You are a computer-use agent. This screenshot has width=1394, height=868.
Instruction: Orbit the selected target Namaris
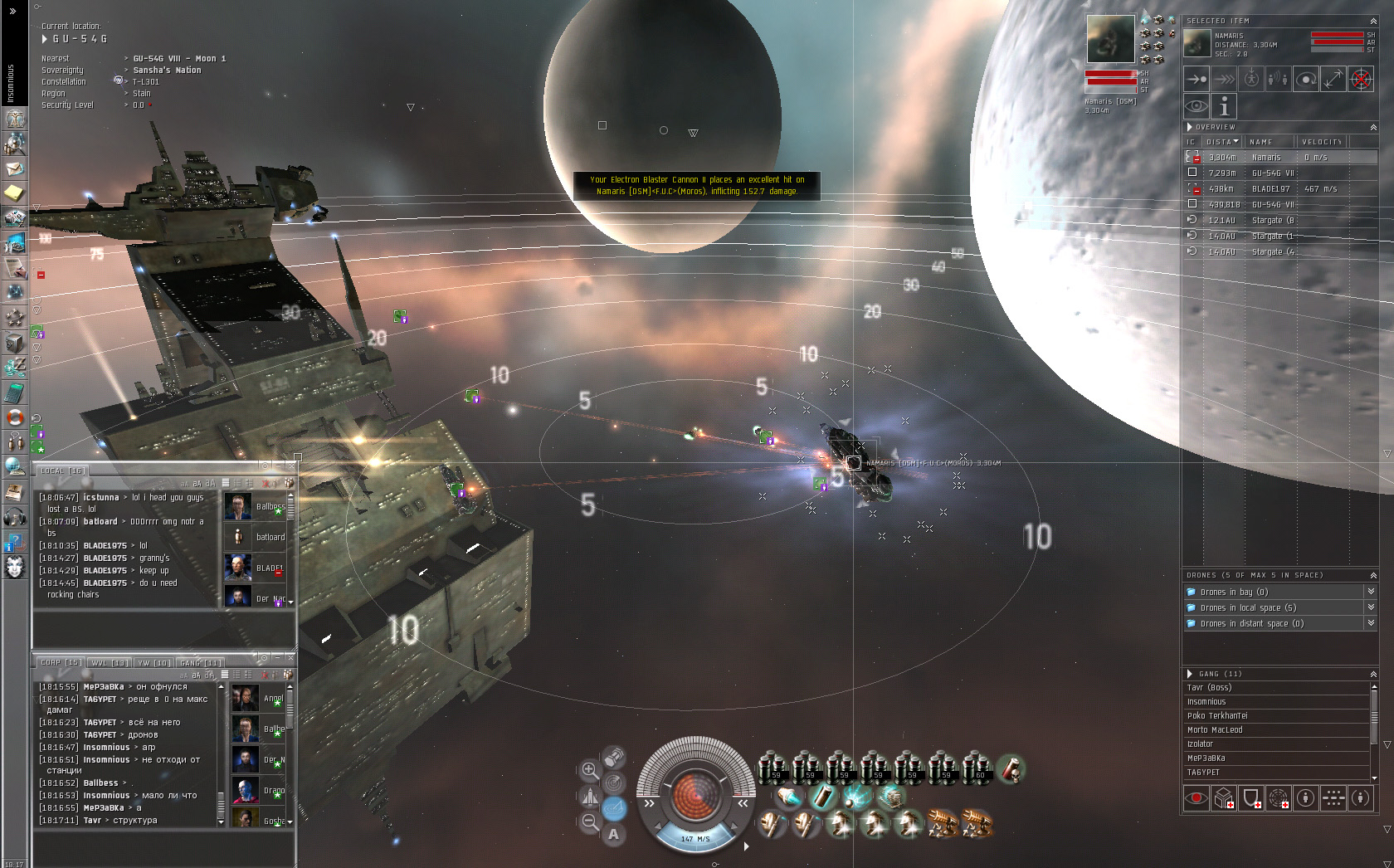click(1306, 80)
